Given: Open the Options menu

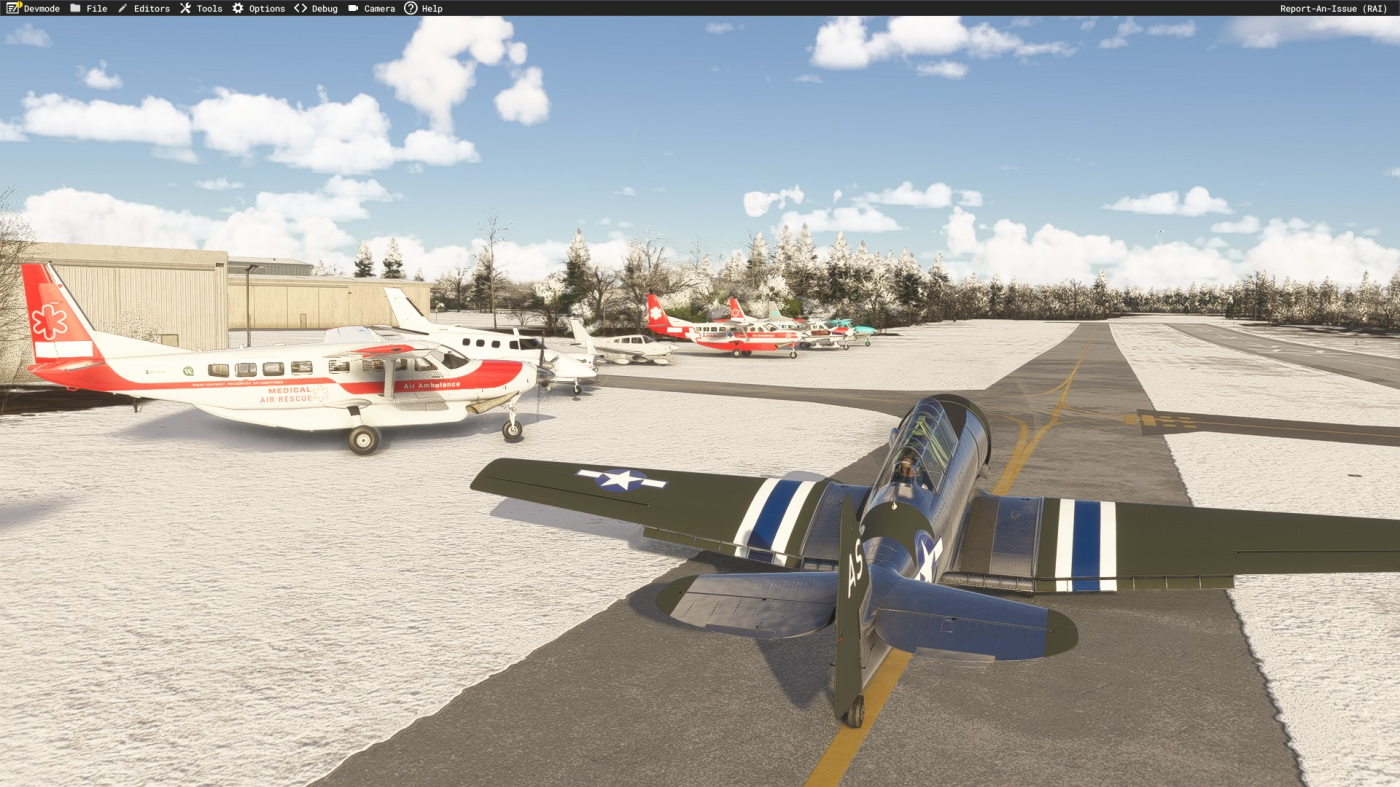Looking at the screenshot, I should click(x=259, y=8).
